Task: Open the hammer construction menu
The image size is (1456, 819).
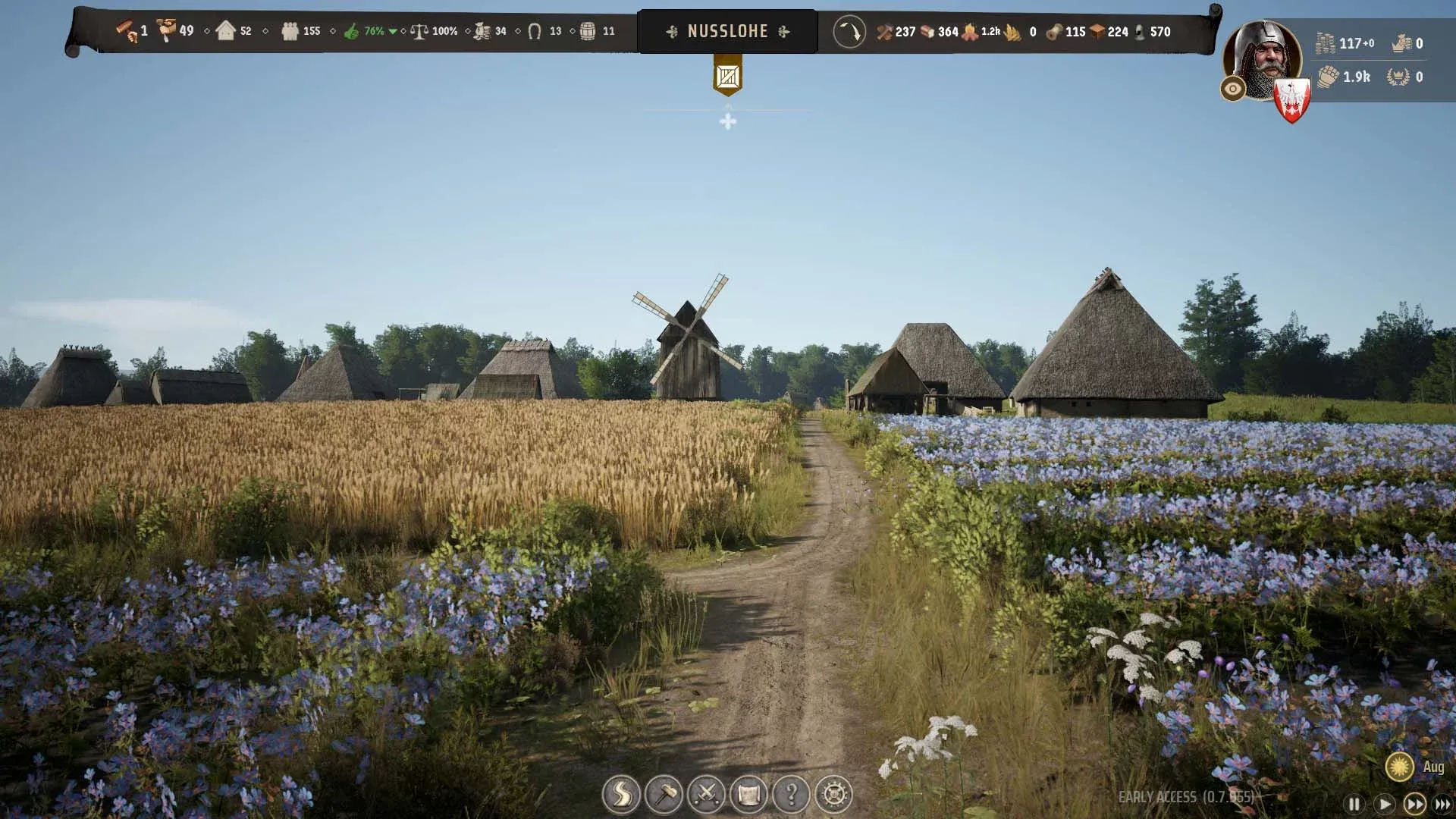Action: point(664,795)
